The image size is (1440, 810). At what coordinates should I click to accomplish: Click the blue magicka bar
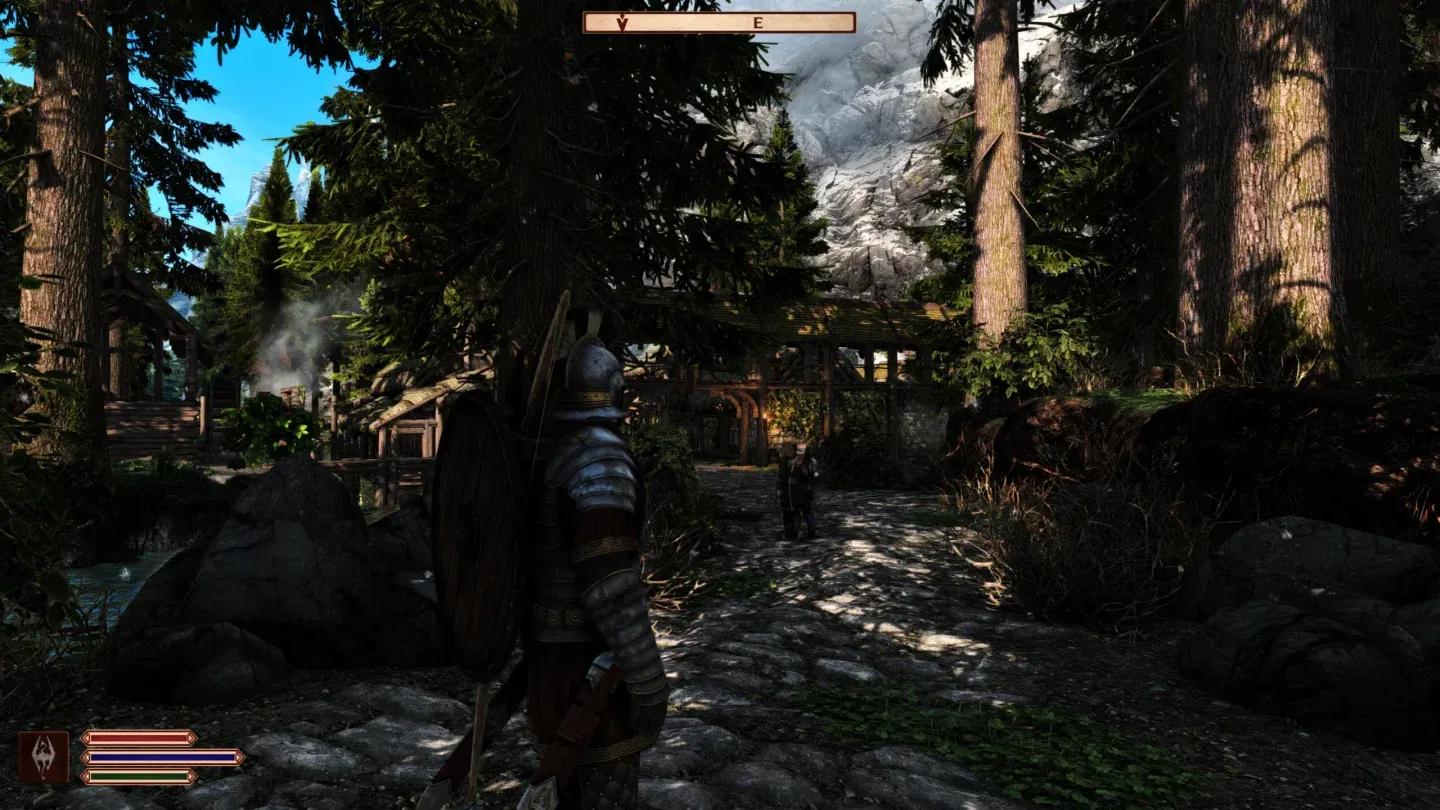[160, 756]
